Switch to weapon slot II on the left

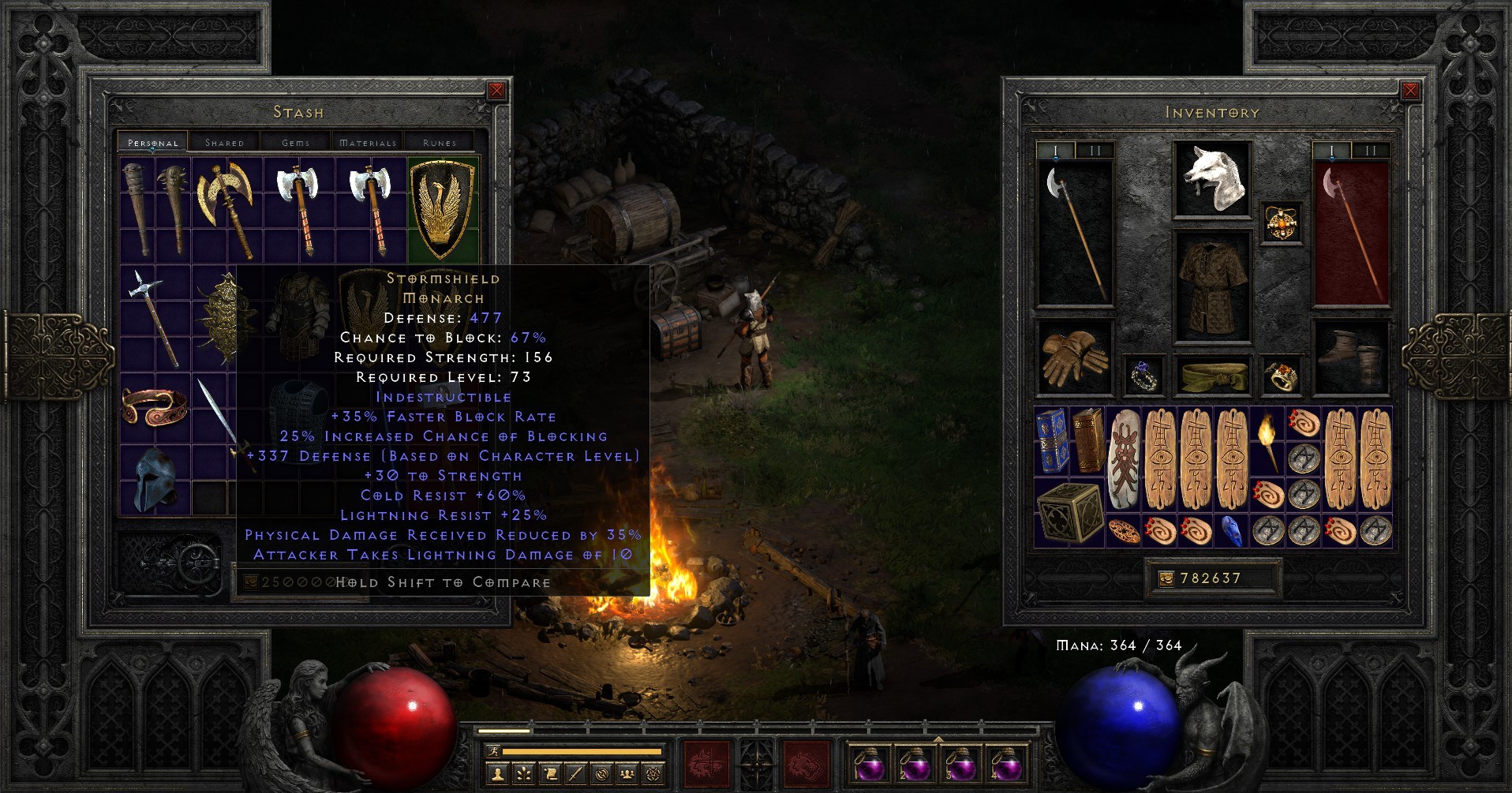pyautogui.click(x=1095, y=151)
